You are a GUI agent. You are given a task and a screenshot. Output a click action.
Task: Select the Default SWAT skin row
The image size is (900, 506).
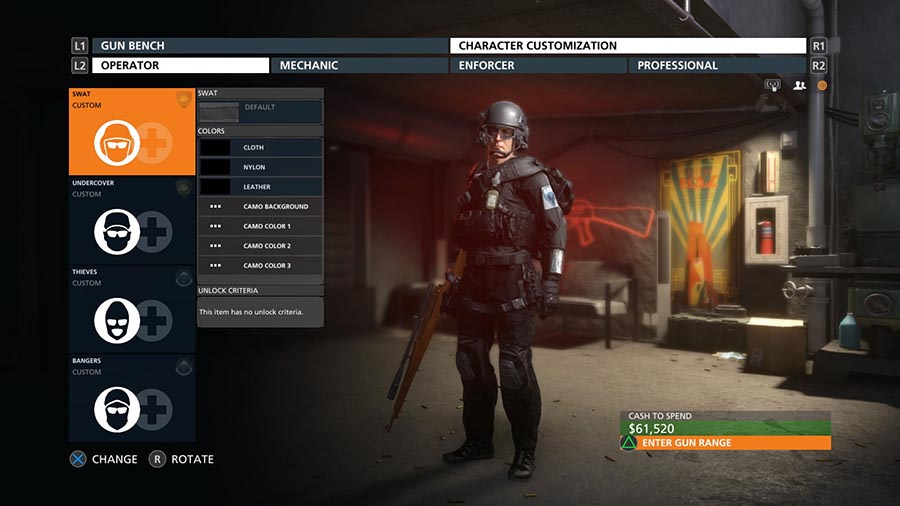click(x=260, y=108)
